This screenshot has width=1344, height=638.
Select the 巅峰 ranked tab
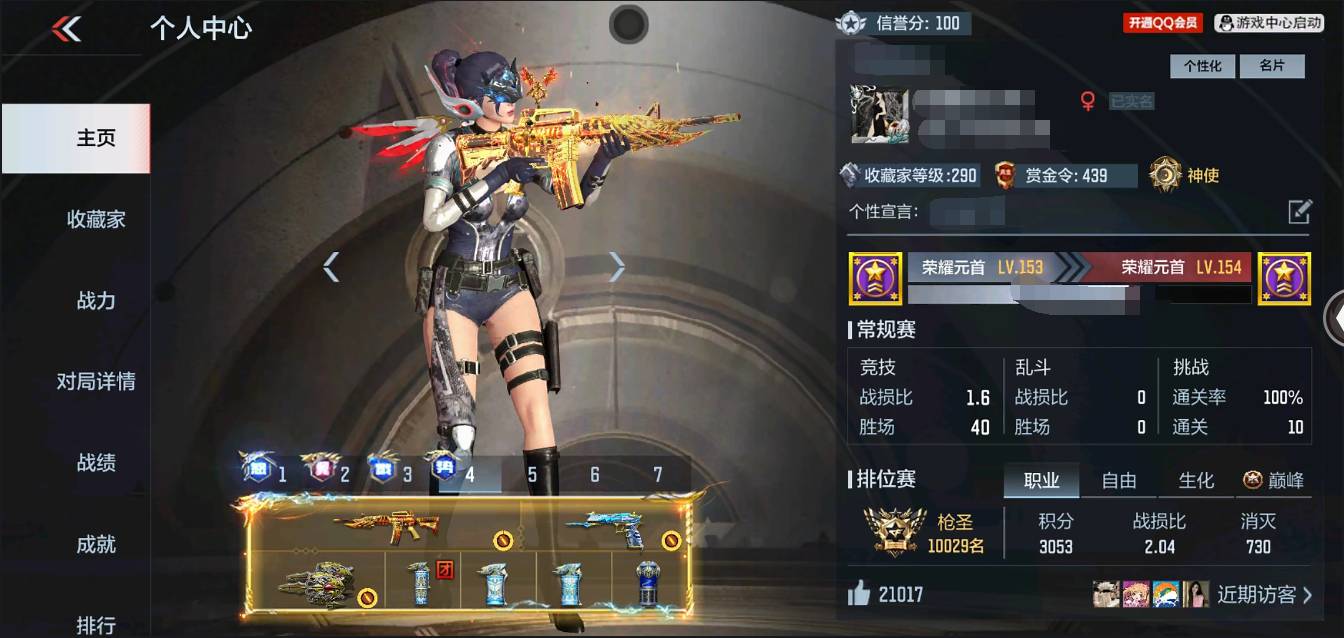click(1274, 481)
